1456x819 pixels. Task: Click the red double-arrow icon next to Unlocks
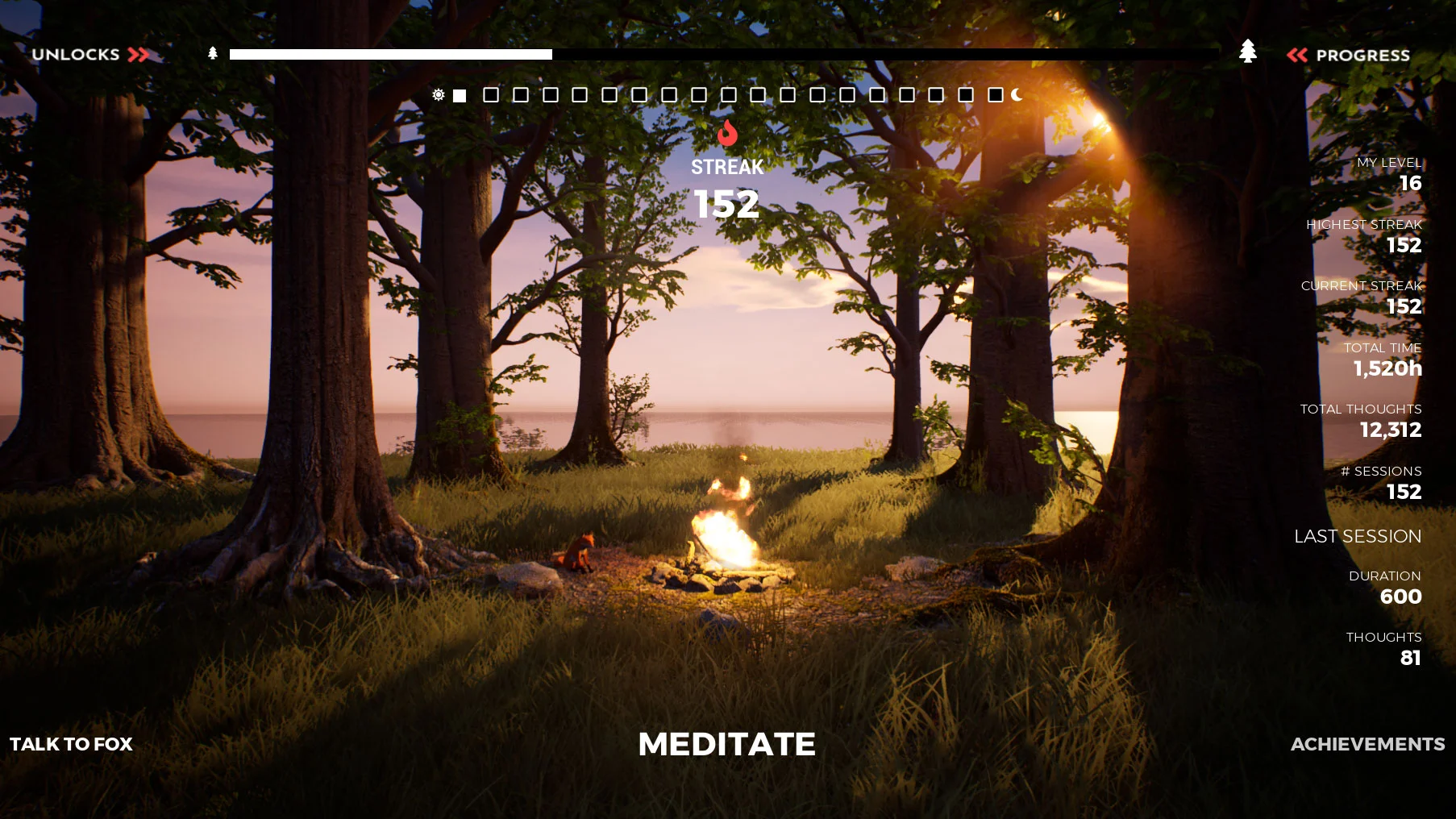click(x=138, y=55)
